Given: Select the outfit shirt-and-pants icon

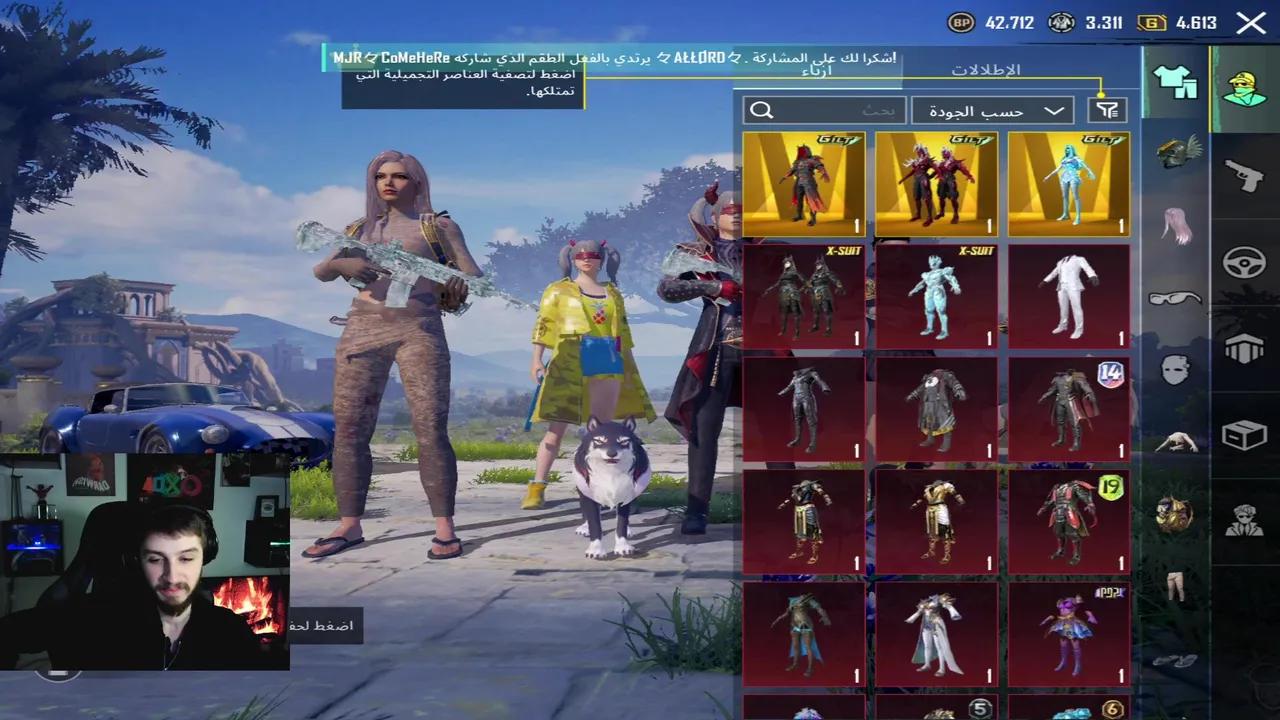Looking at the screenshot, I should [1177, 87].
